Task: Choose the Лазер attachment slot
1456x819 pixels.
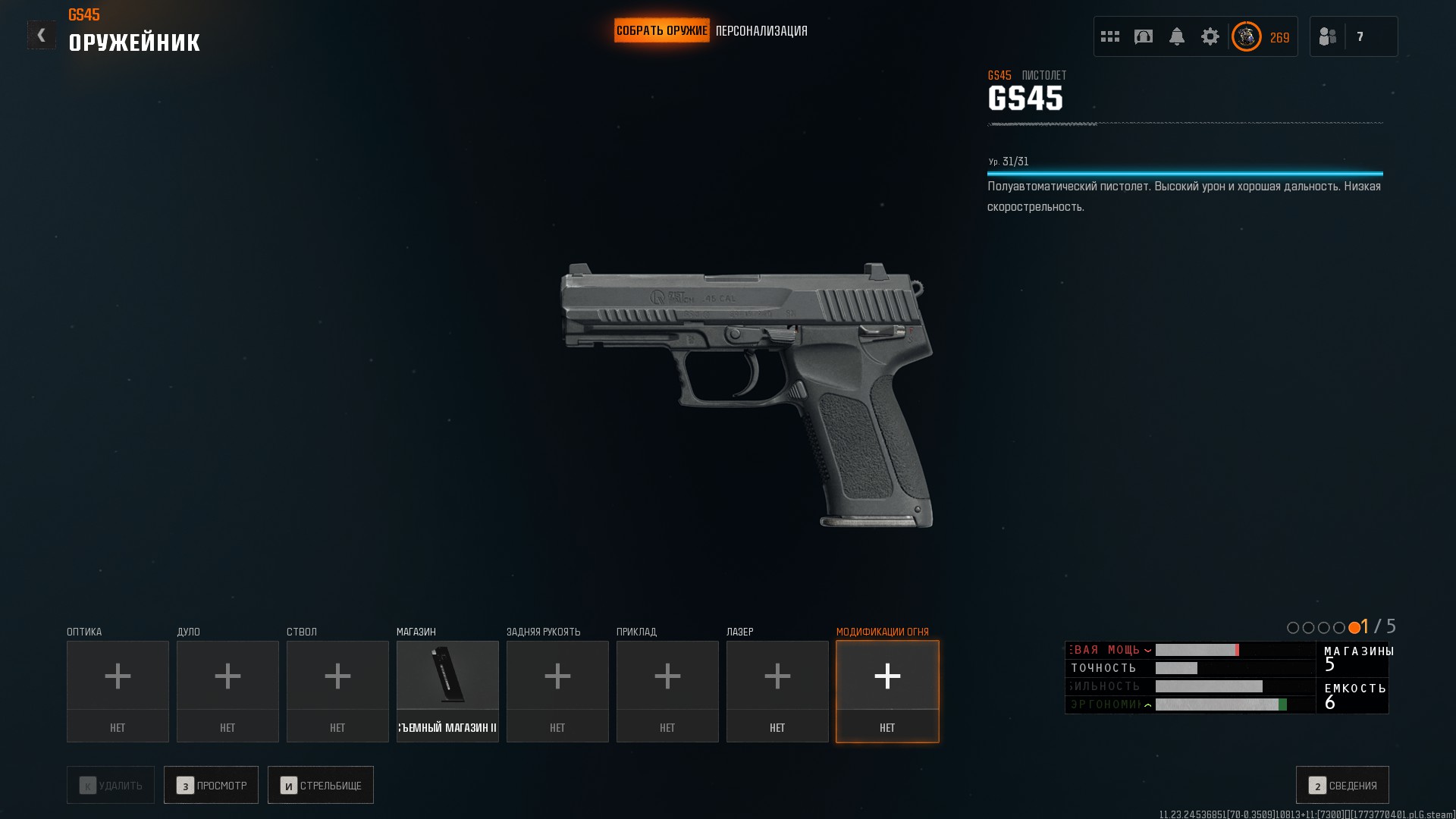Action: [777, 691]
